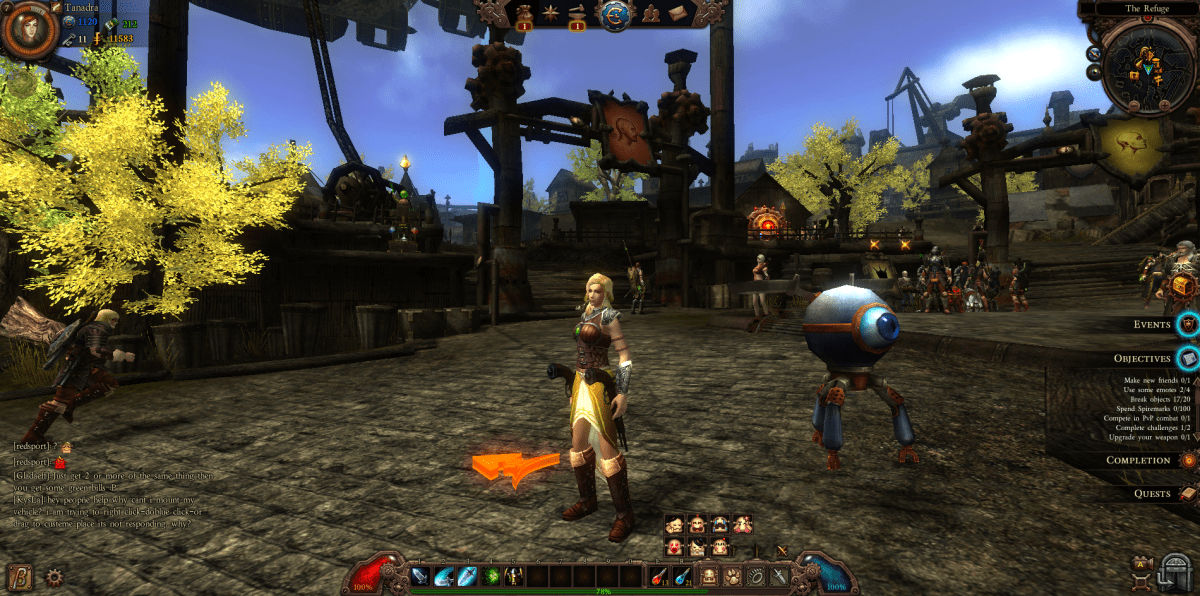Toggle the Objectives panel
Viewport: 1200px width, 596px height.
pos(1188,358)
